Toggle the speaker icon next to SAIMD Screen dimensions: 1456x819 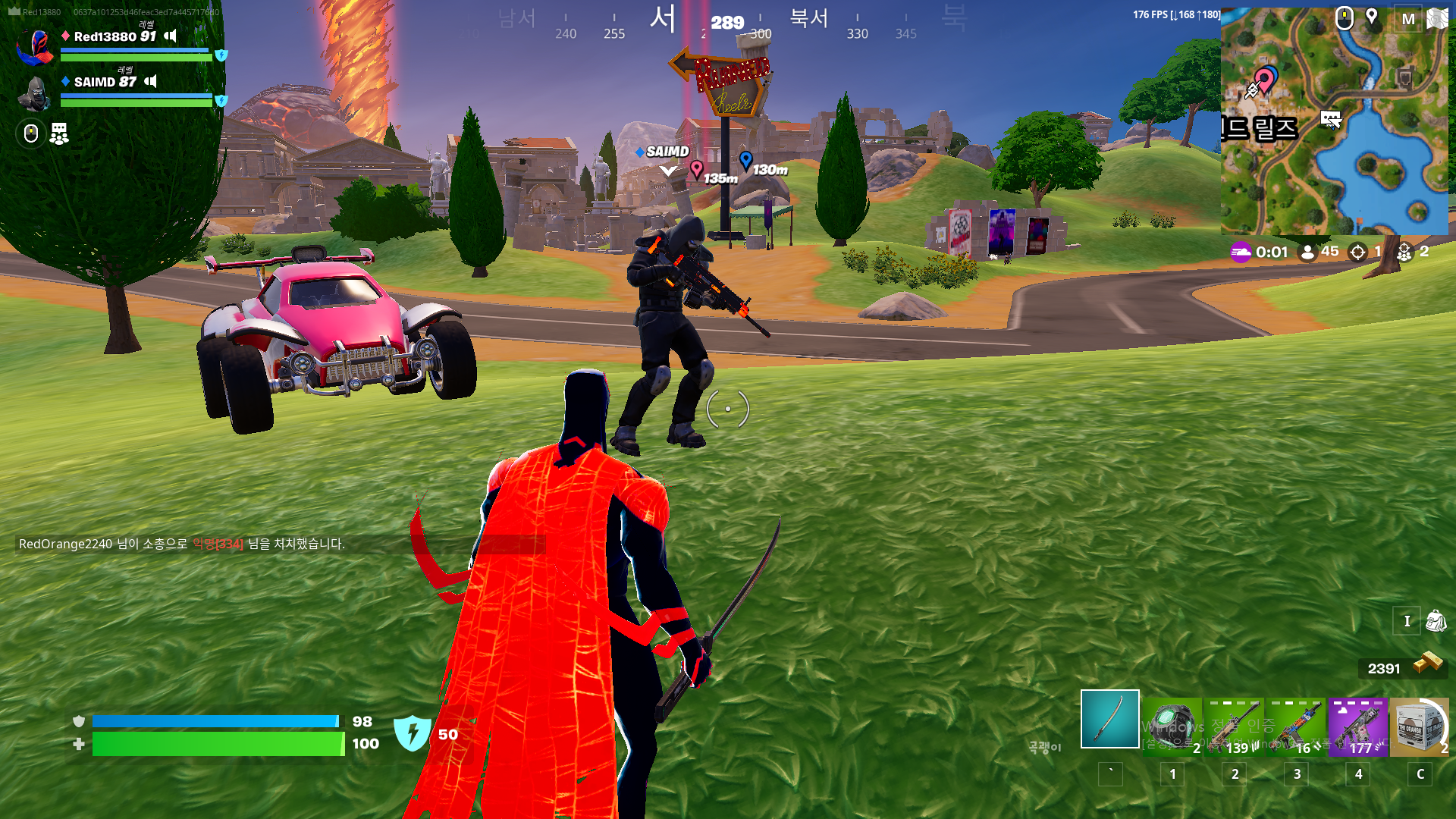[151, 81]
